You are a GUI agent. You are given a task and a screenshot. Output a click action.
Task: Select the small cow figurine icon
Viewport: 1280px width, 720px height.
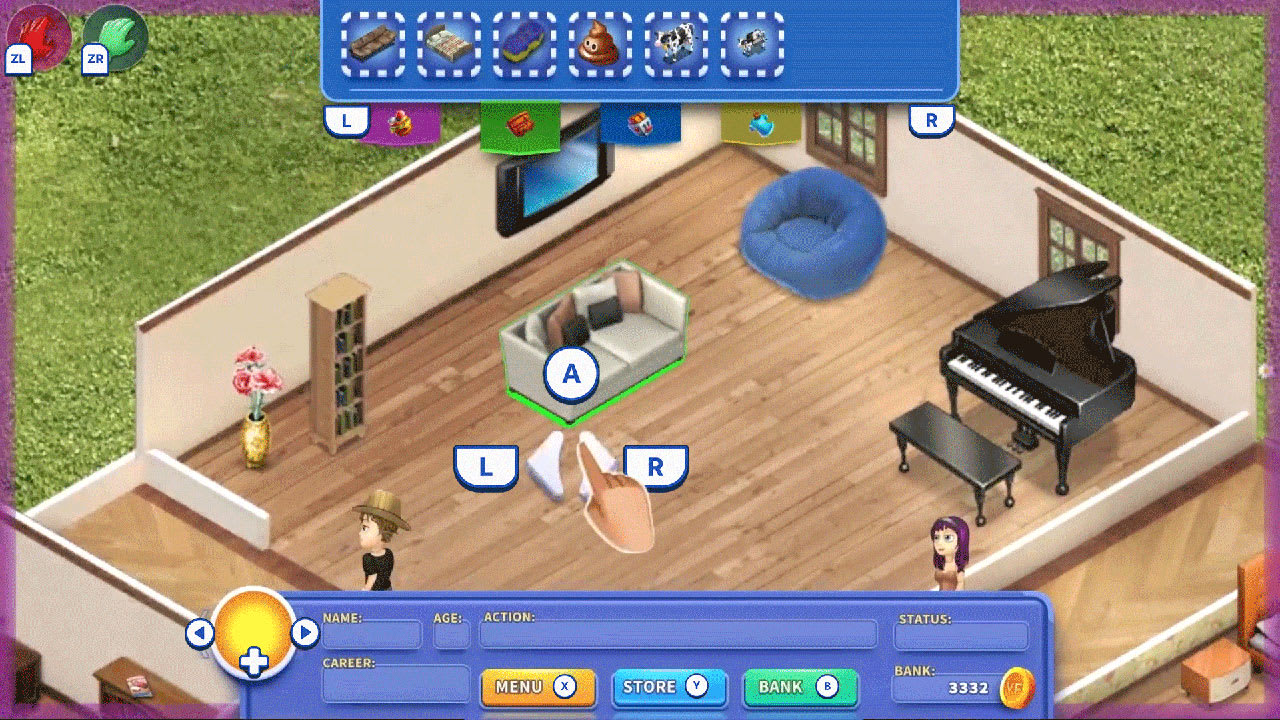(752, 42)
